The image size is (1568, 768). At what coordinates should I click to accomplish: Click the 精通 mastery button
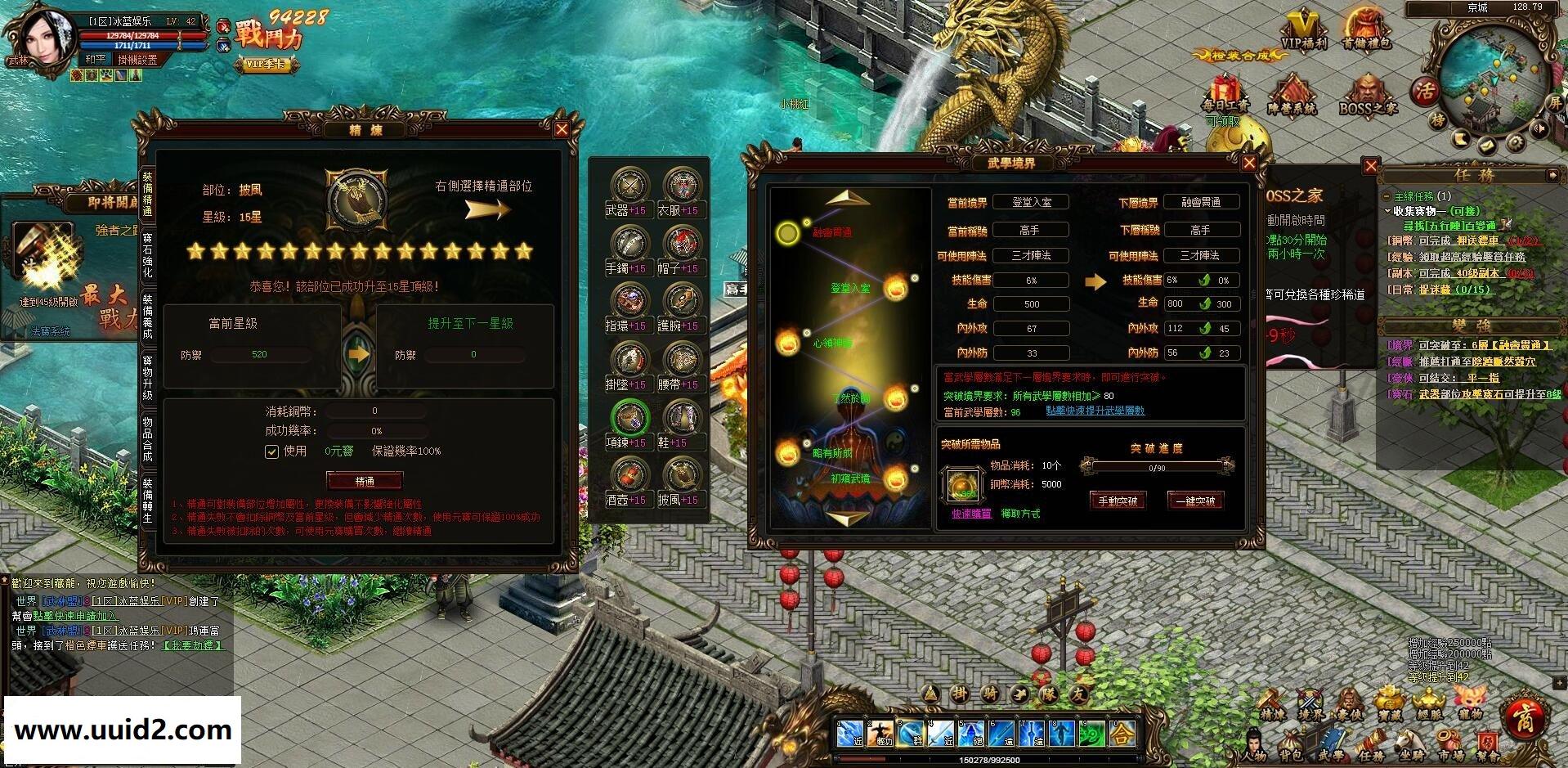(365, 481)
